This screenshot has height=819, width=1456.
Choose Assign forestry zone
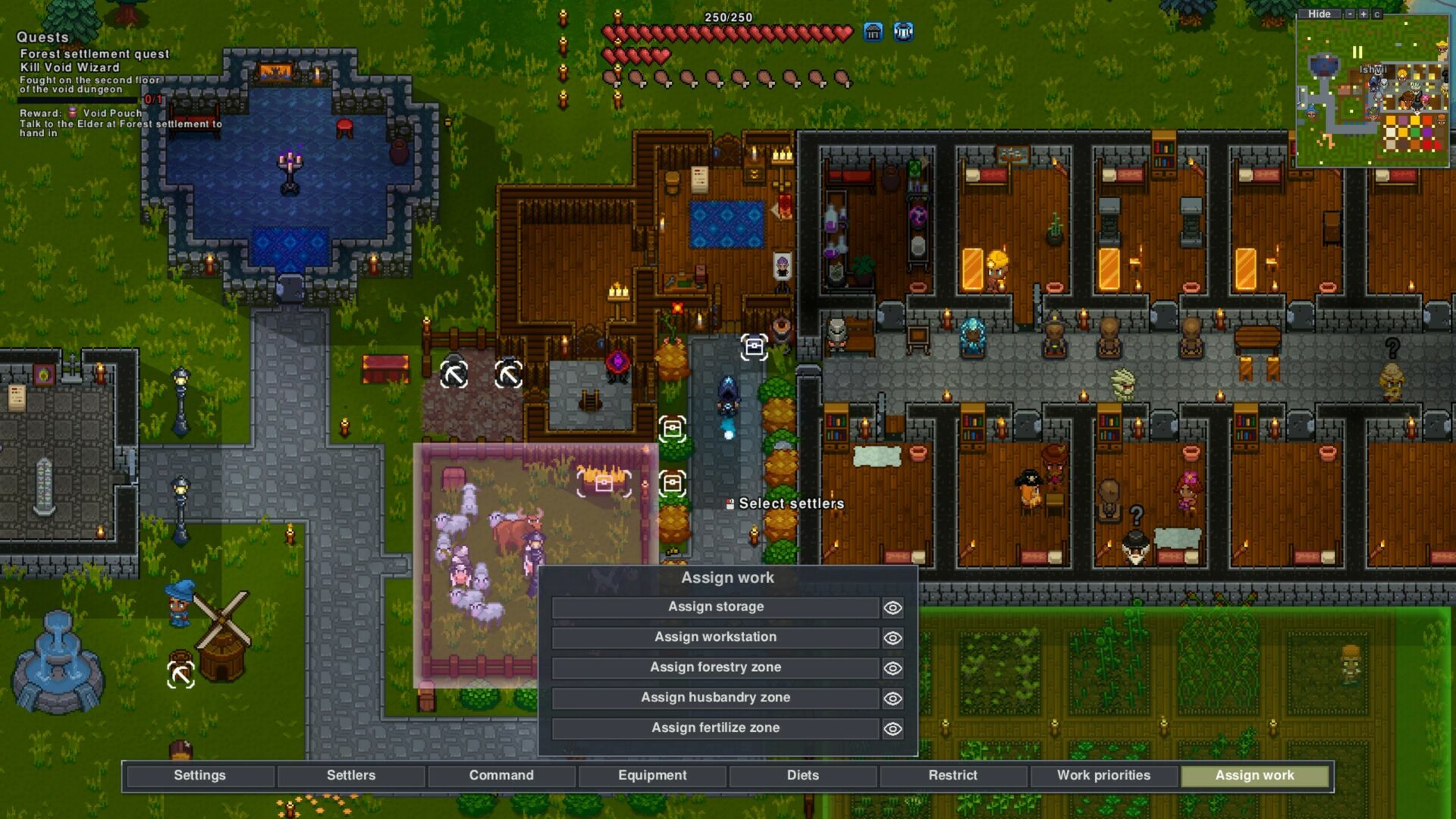pyautogui.click(x=715, y=668)
